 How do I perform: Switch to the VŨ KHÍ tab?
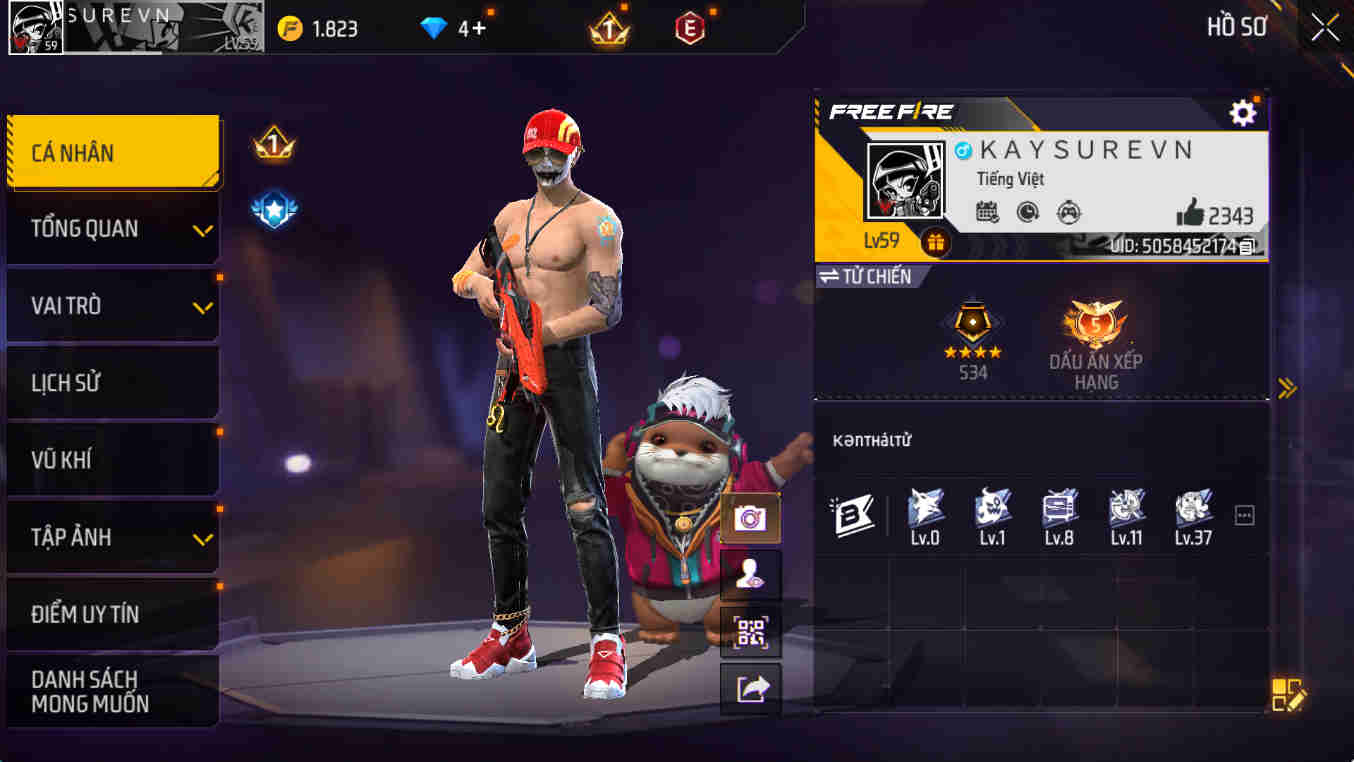113,460
